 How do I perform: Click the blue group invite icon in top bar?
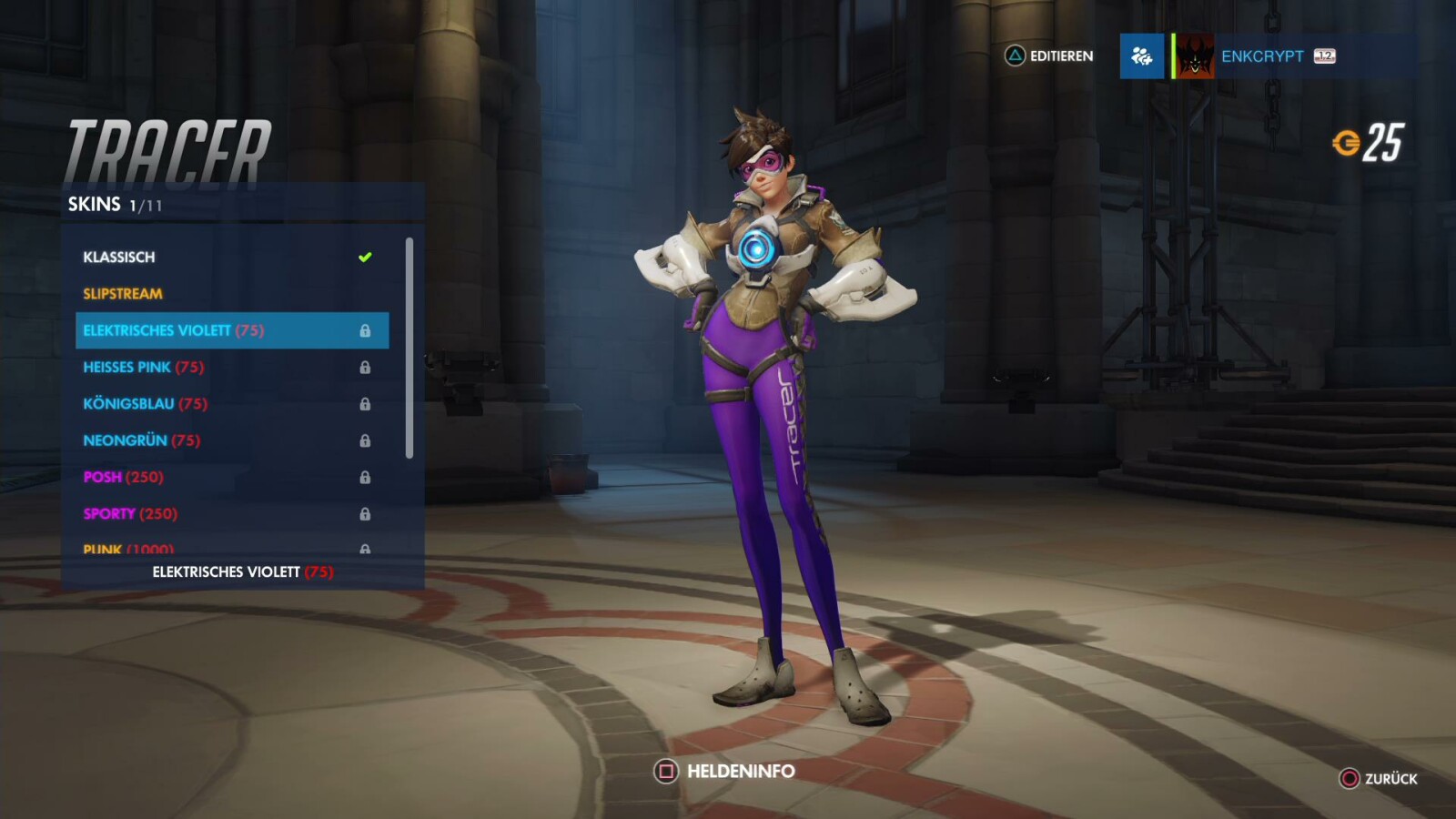pos(1141,56)
